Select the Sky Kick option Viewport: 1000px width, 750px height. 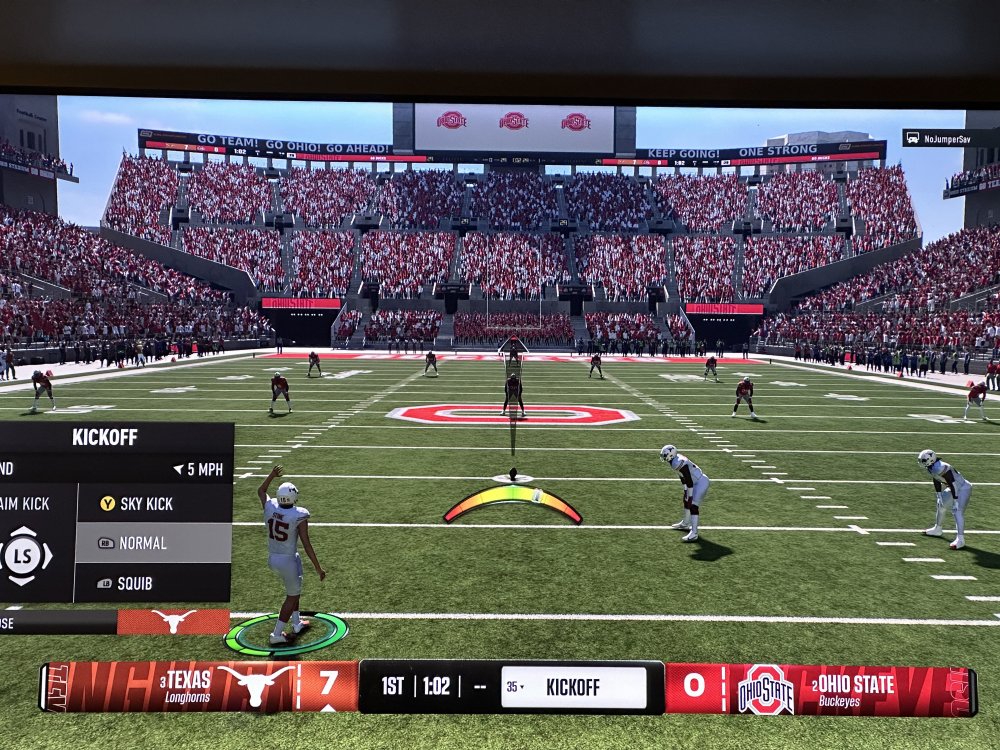(153, 504)
